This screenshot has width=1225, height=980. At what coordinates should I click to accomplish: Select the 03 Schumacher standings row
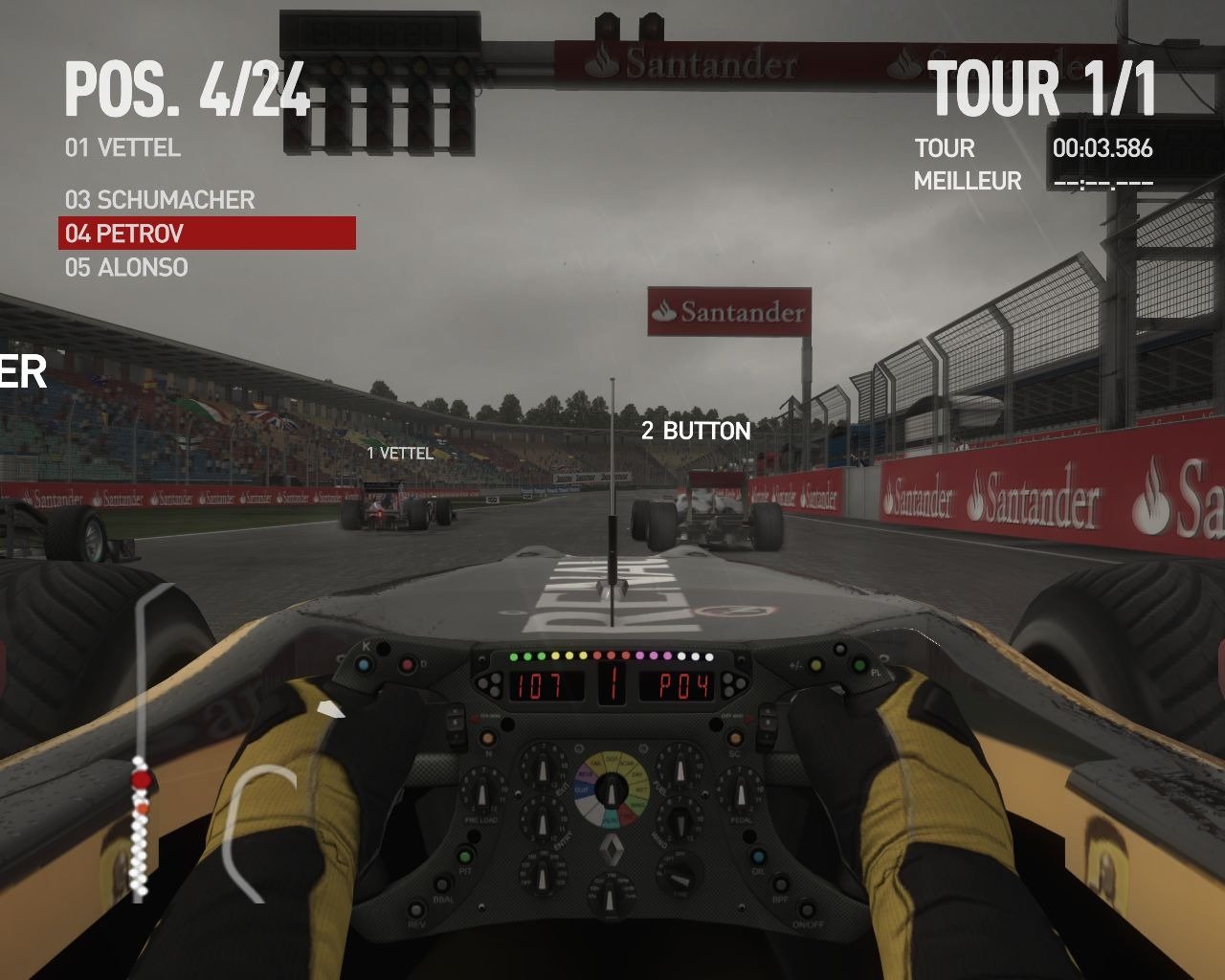click(160, 200)
